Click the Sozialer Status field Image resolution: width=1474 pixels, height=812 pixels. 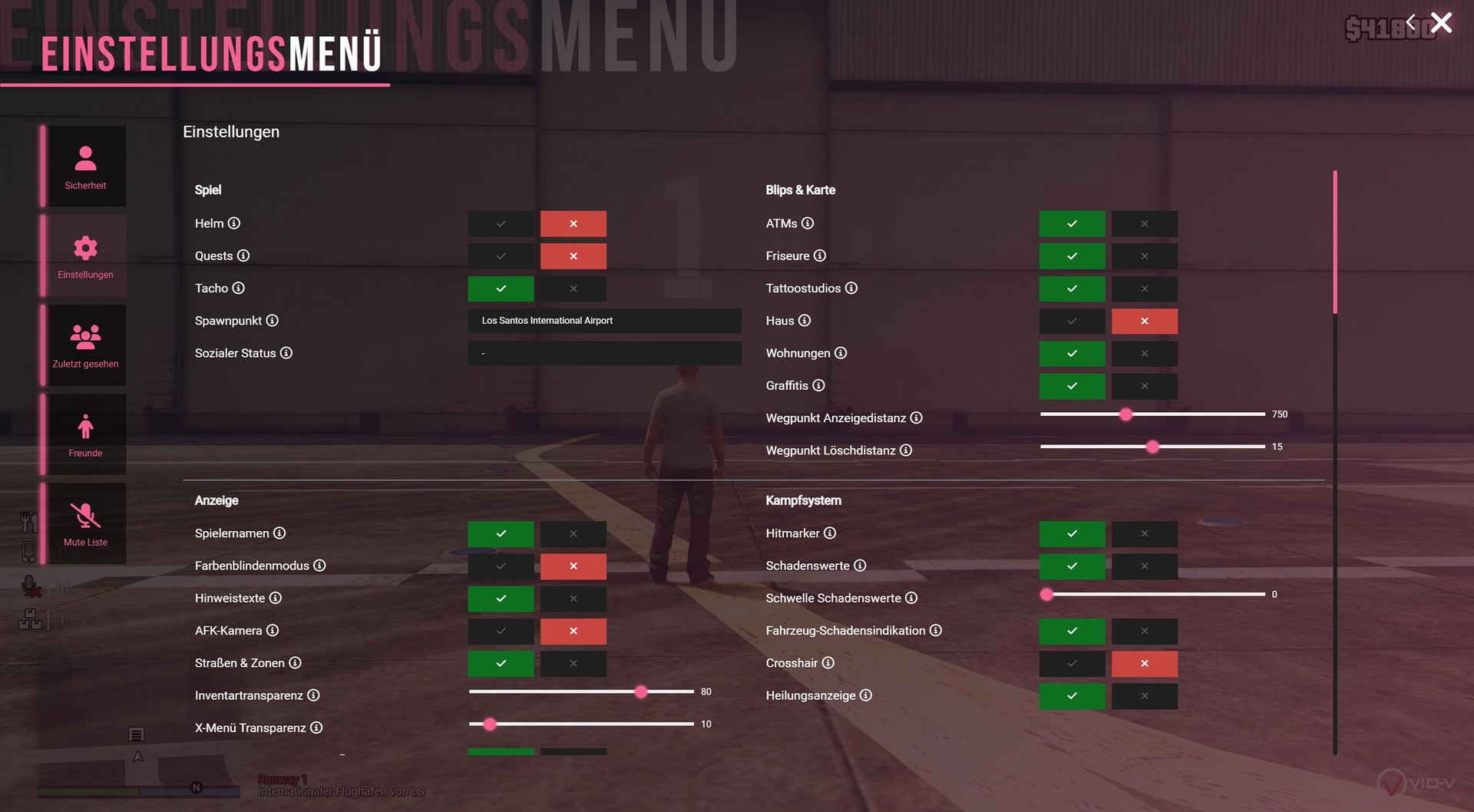[x=604, y=353]
